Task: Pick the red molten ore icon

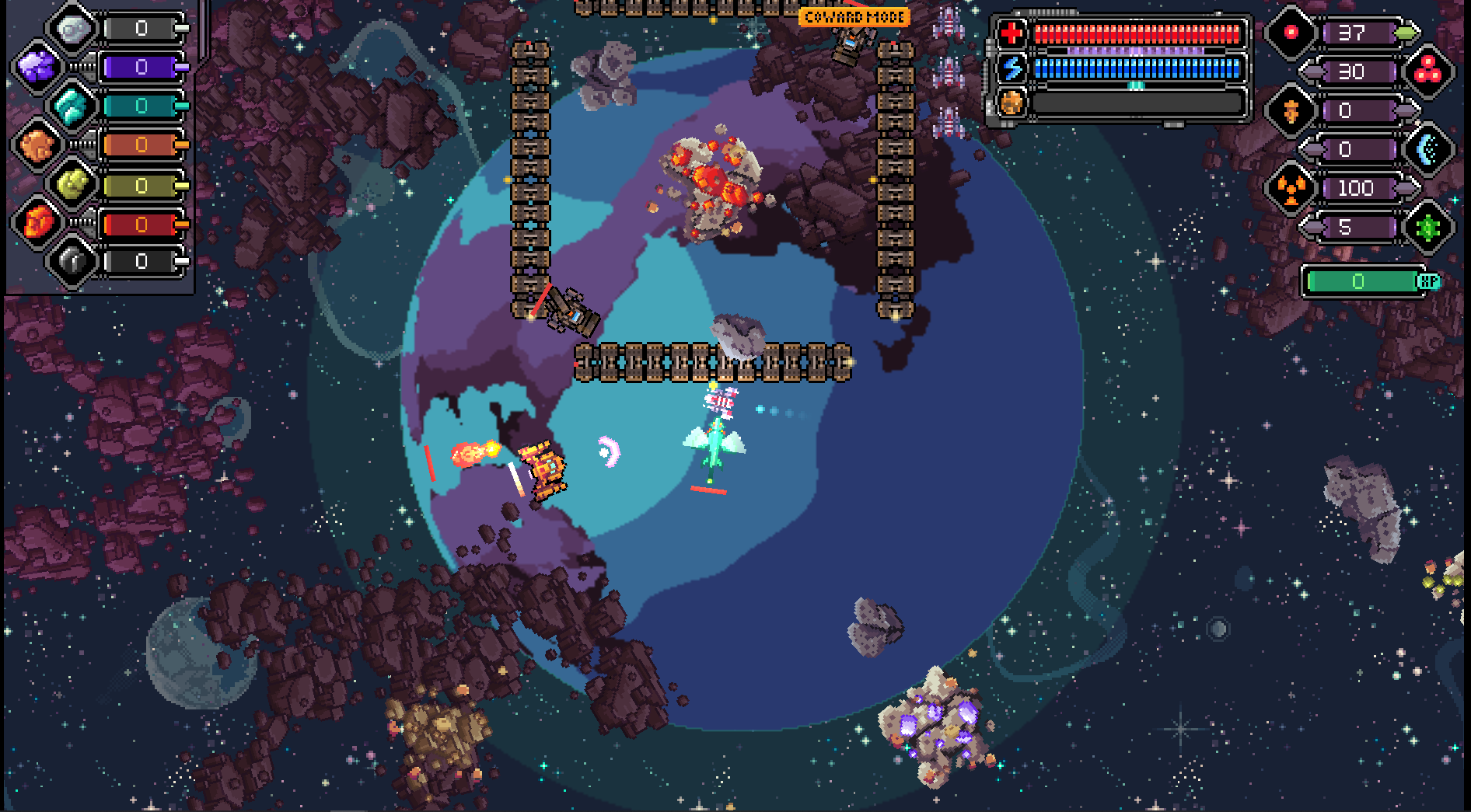Action: coord(37,224)
